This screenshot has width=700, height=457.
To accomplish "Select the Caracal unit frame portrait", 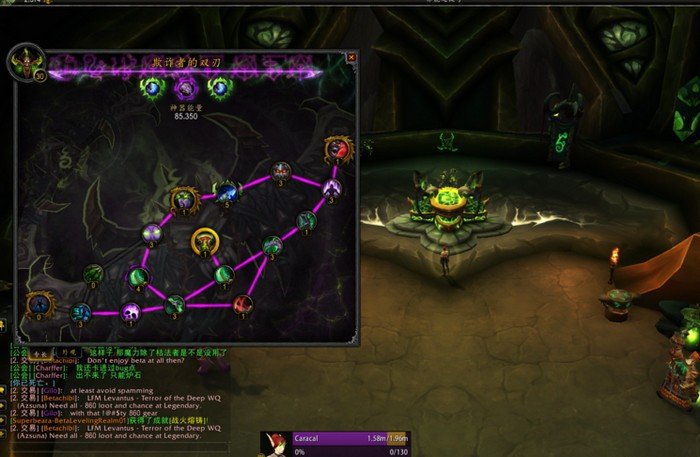I will pyautogui.click(x=275, y=443).
